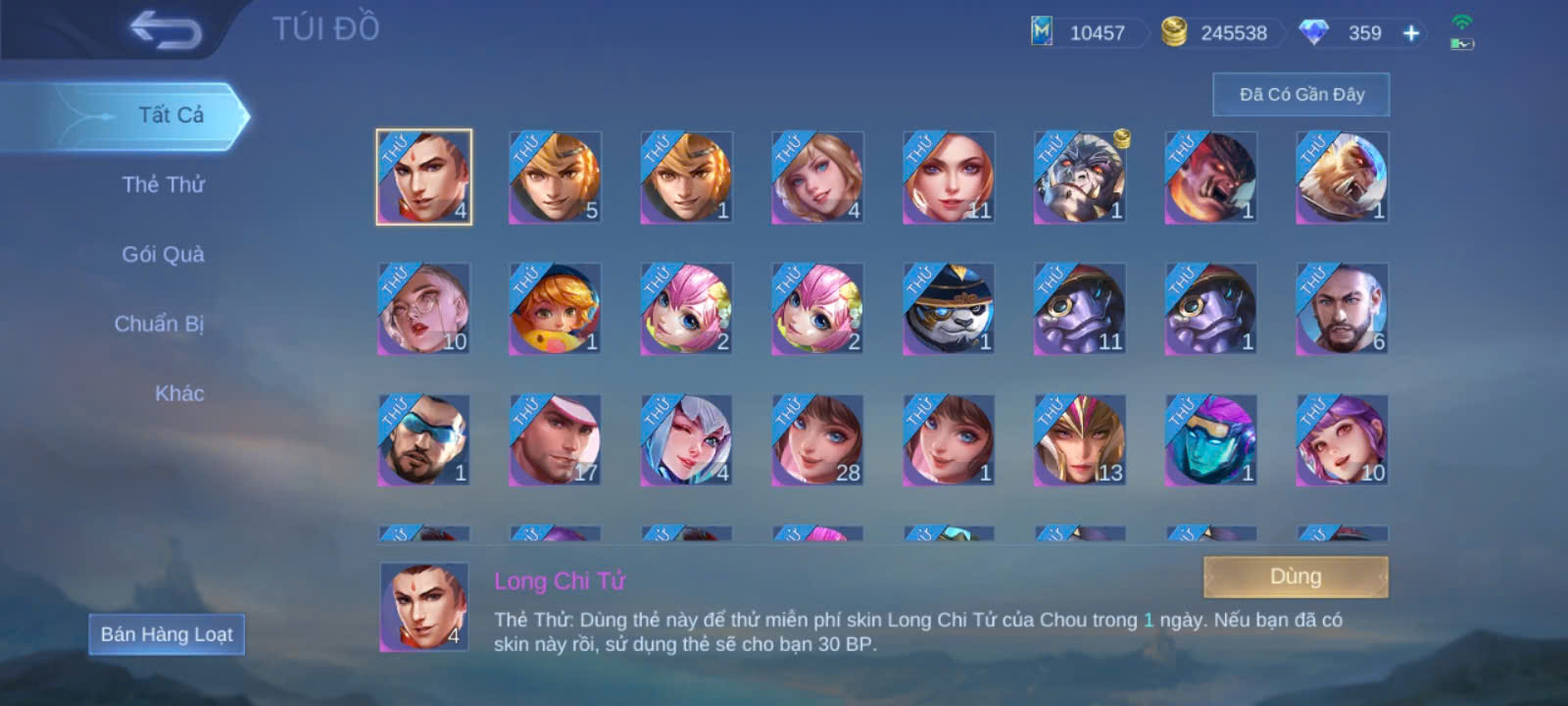The height and width of the screenshot is (706, 1568).
Task: Use the selected card with Dùng
Action: (x=1295, y=577)
